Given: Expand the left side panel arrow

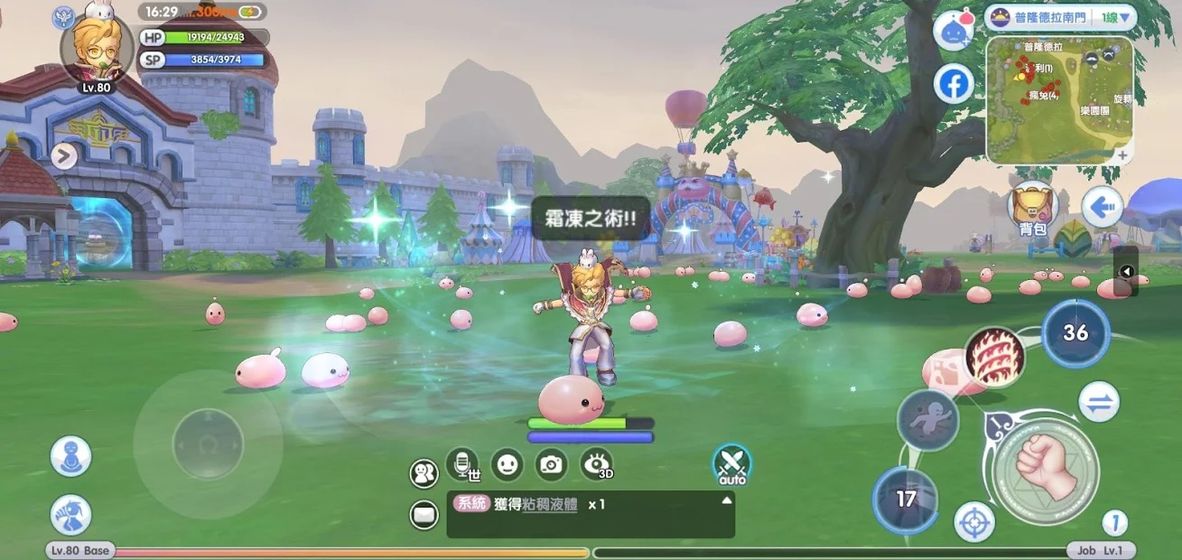Looking at the screenshot, I should (64, 155).
